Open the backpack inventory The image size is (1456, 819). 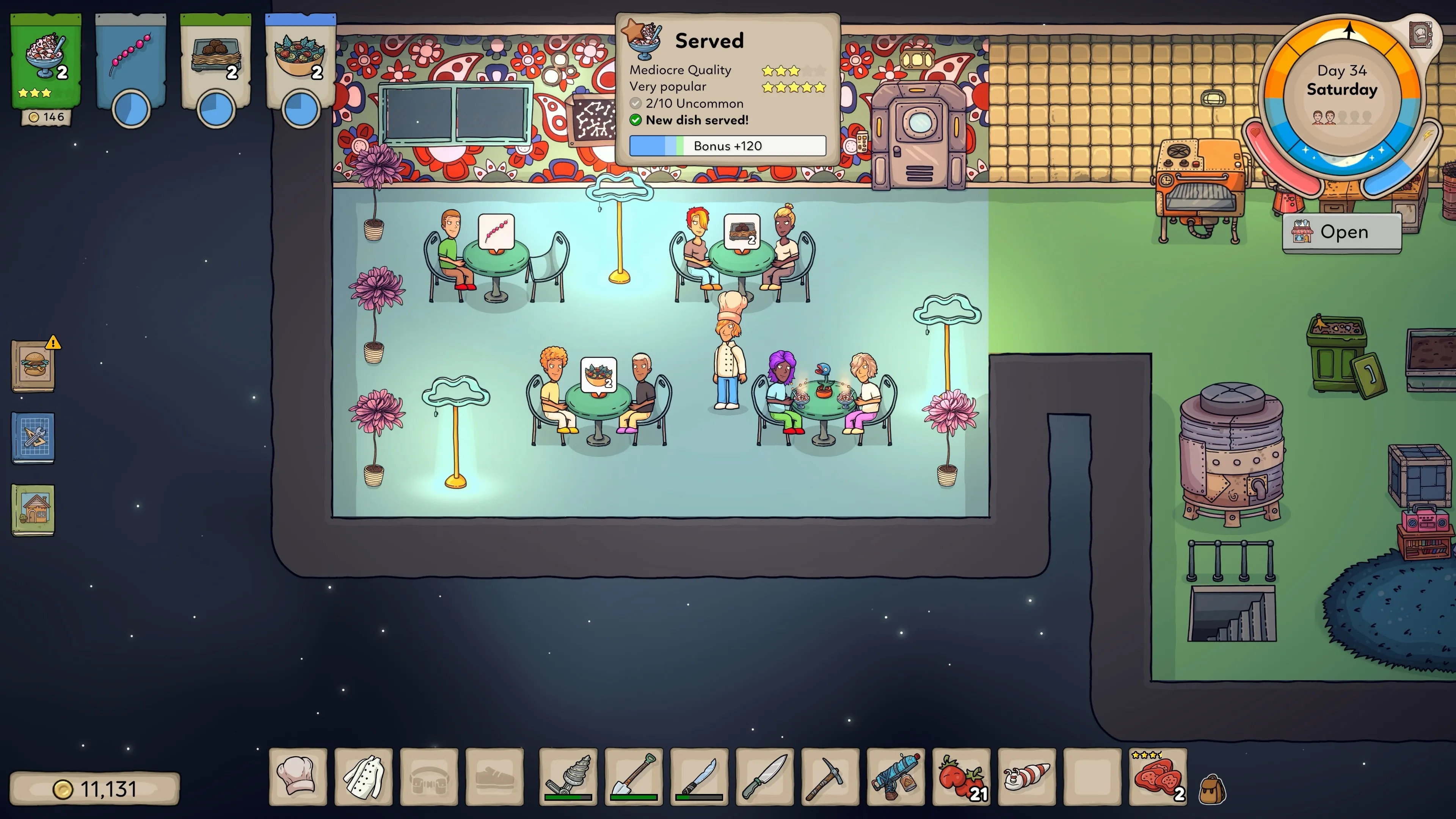(1212, 789)
